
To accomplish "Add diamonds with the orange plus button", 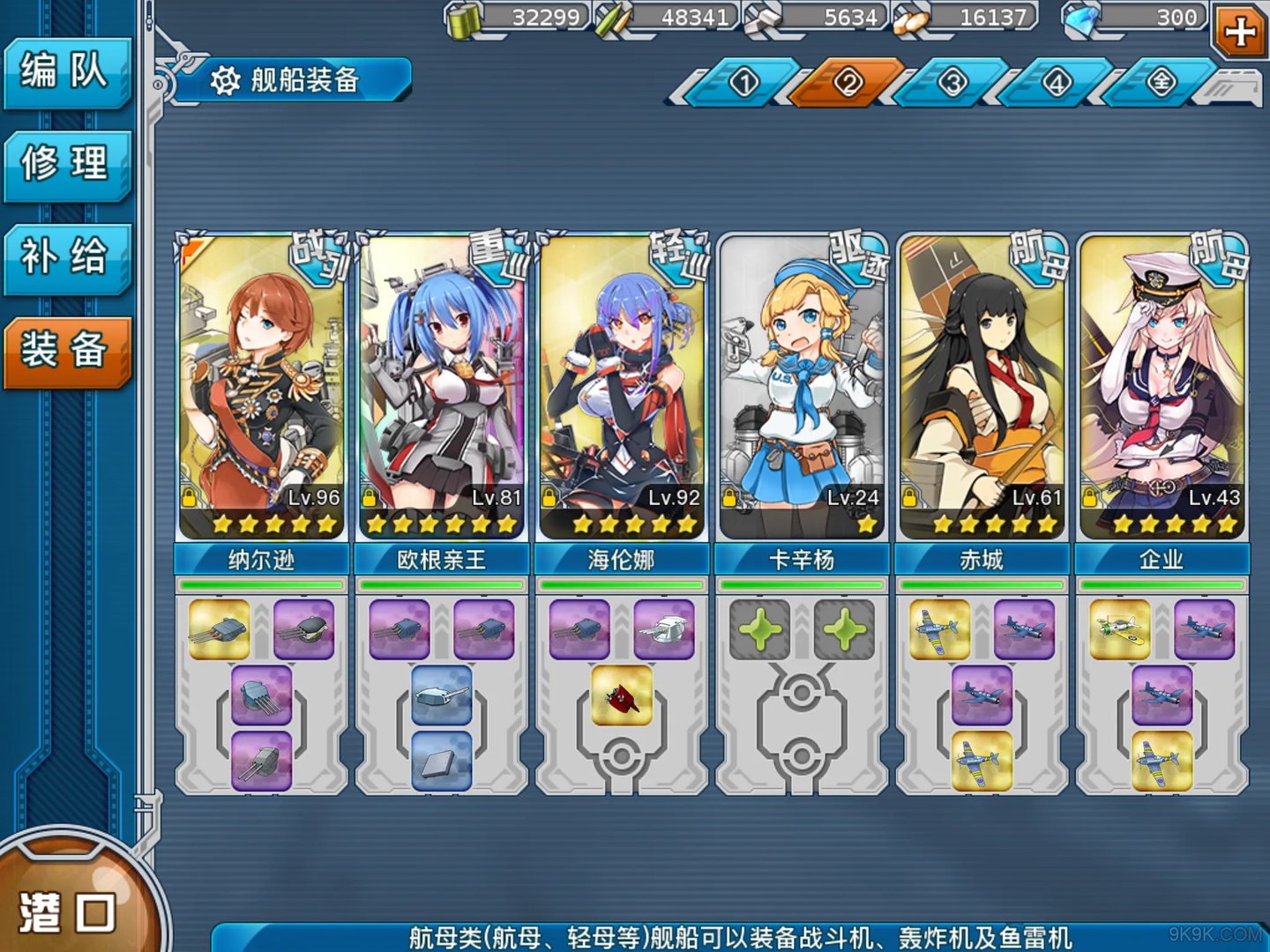I will pos(1240,32).
